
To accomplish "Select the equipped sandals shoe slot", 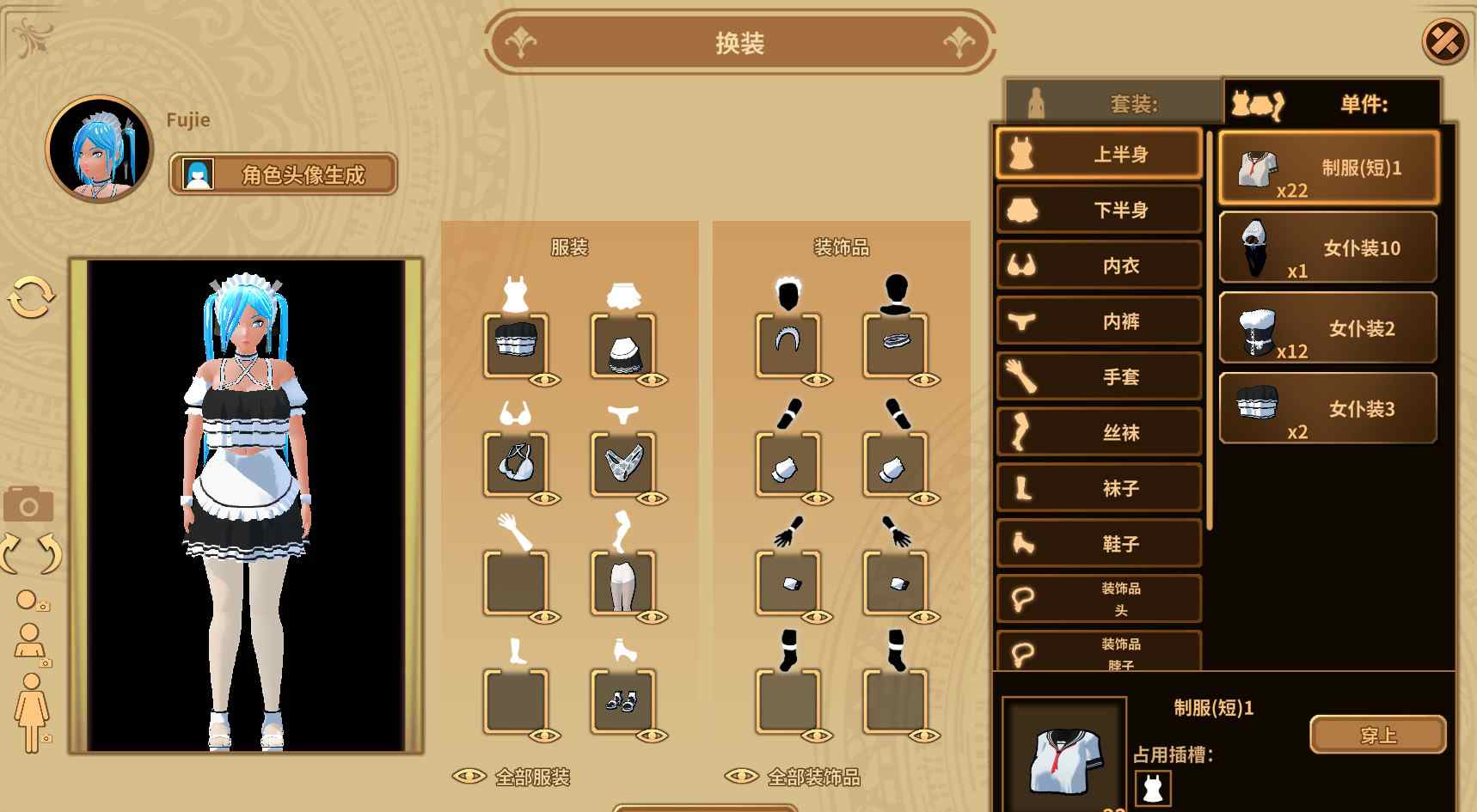I will (622, 701).
